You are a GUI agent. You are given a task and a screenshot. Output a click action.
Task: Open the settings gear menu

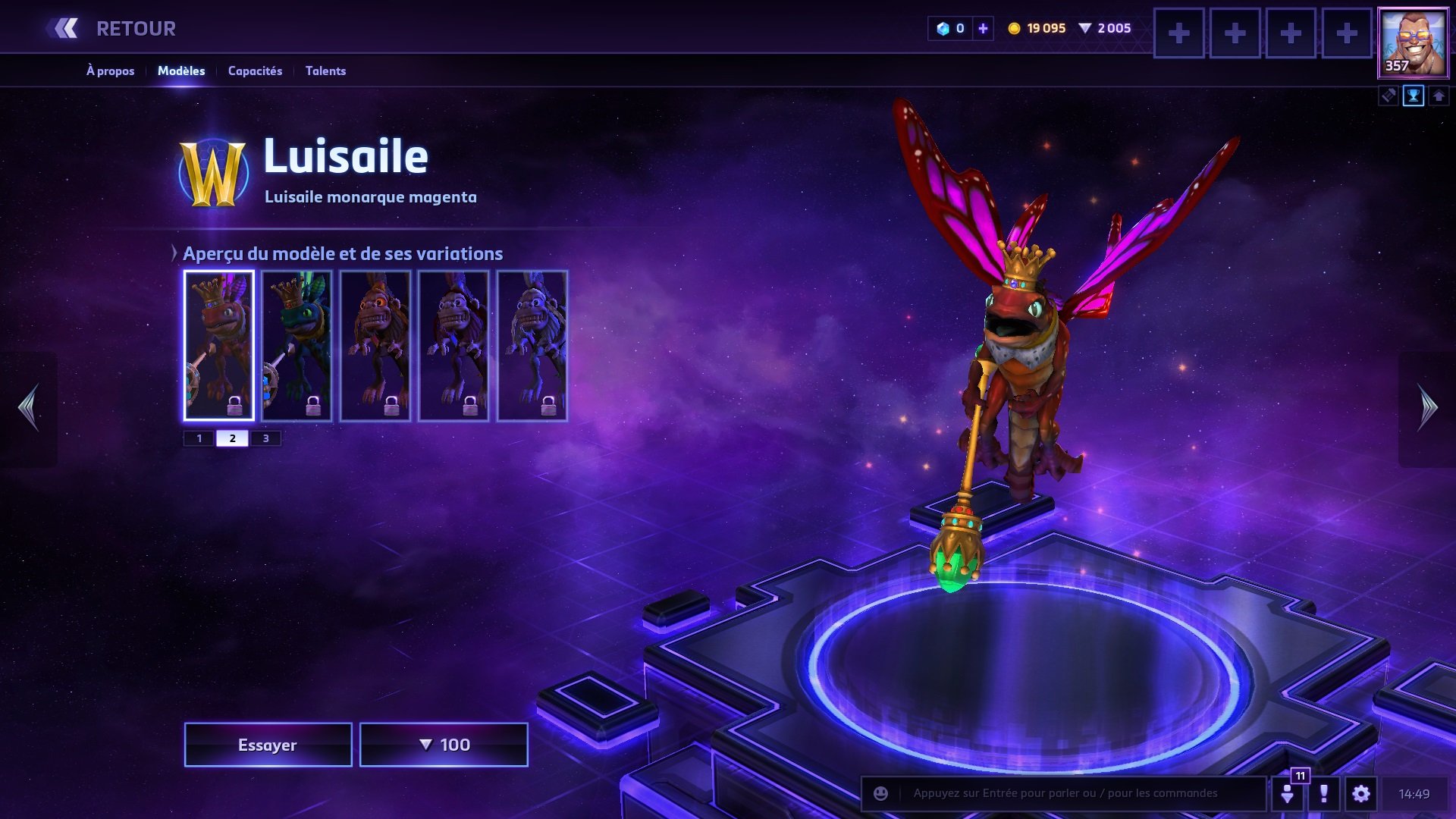pyautogui.click(x=1361, y=794)
